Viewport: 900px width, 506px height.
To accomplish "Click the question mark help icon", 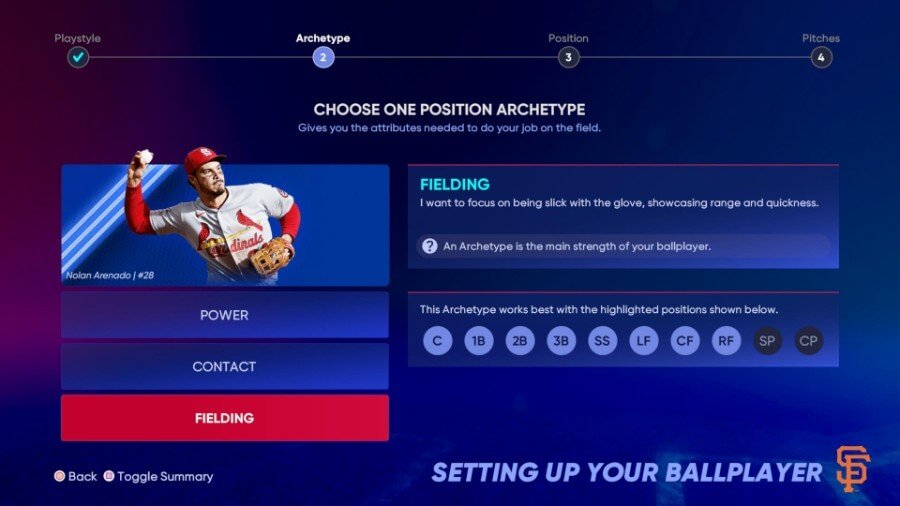I will [430, 246].
